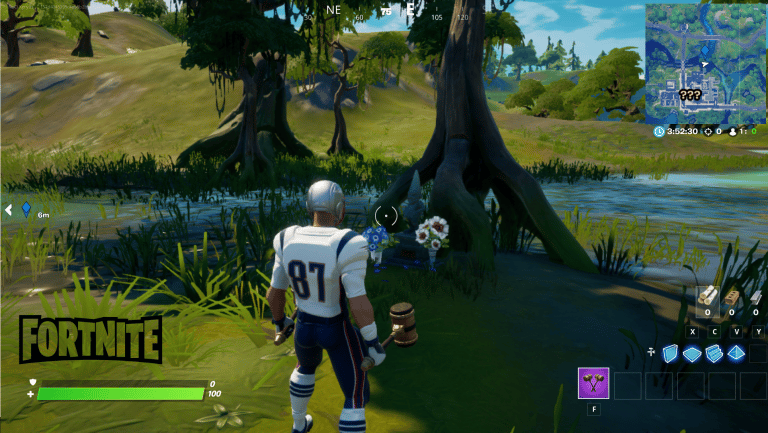The height and width of the screenshot is (433, 768).
Task: Click the compass strip heading bar
Action: coord(385,12)
